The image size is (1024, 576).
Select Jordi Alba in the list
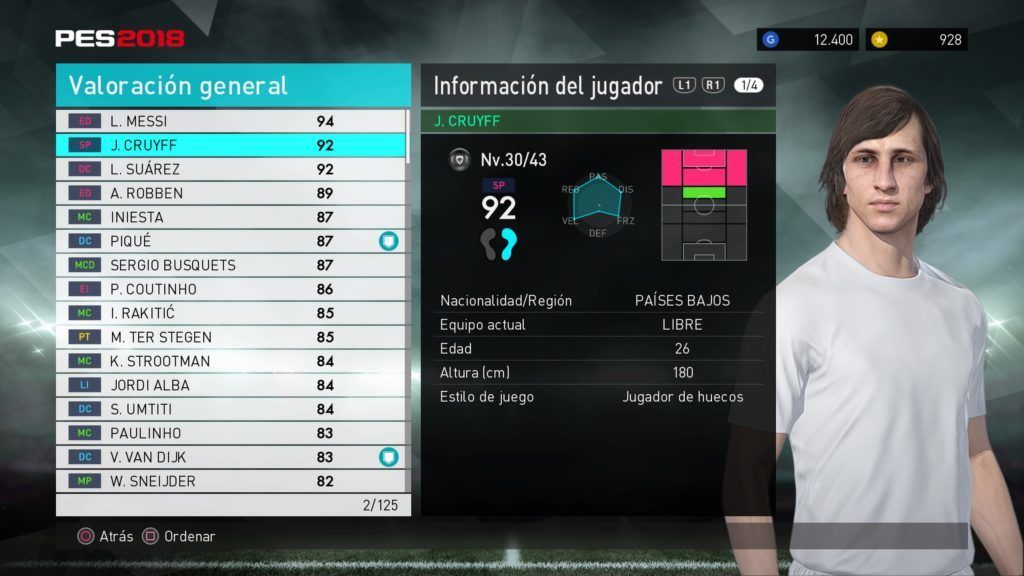tap(232, 385)
